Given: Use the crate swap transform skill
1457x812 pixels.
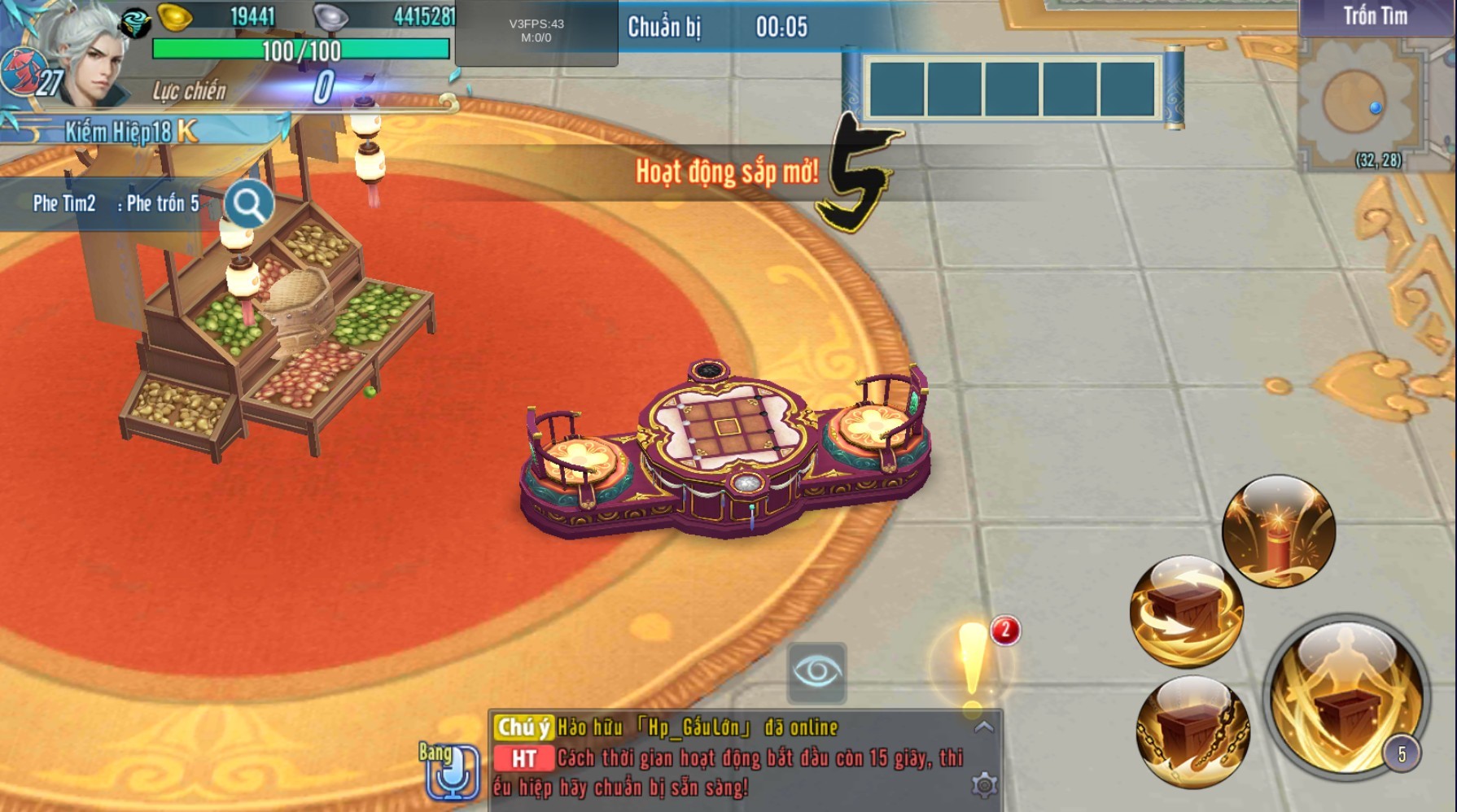Looking at the screenshot, I should click(x=1186, y=611).
